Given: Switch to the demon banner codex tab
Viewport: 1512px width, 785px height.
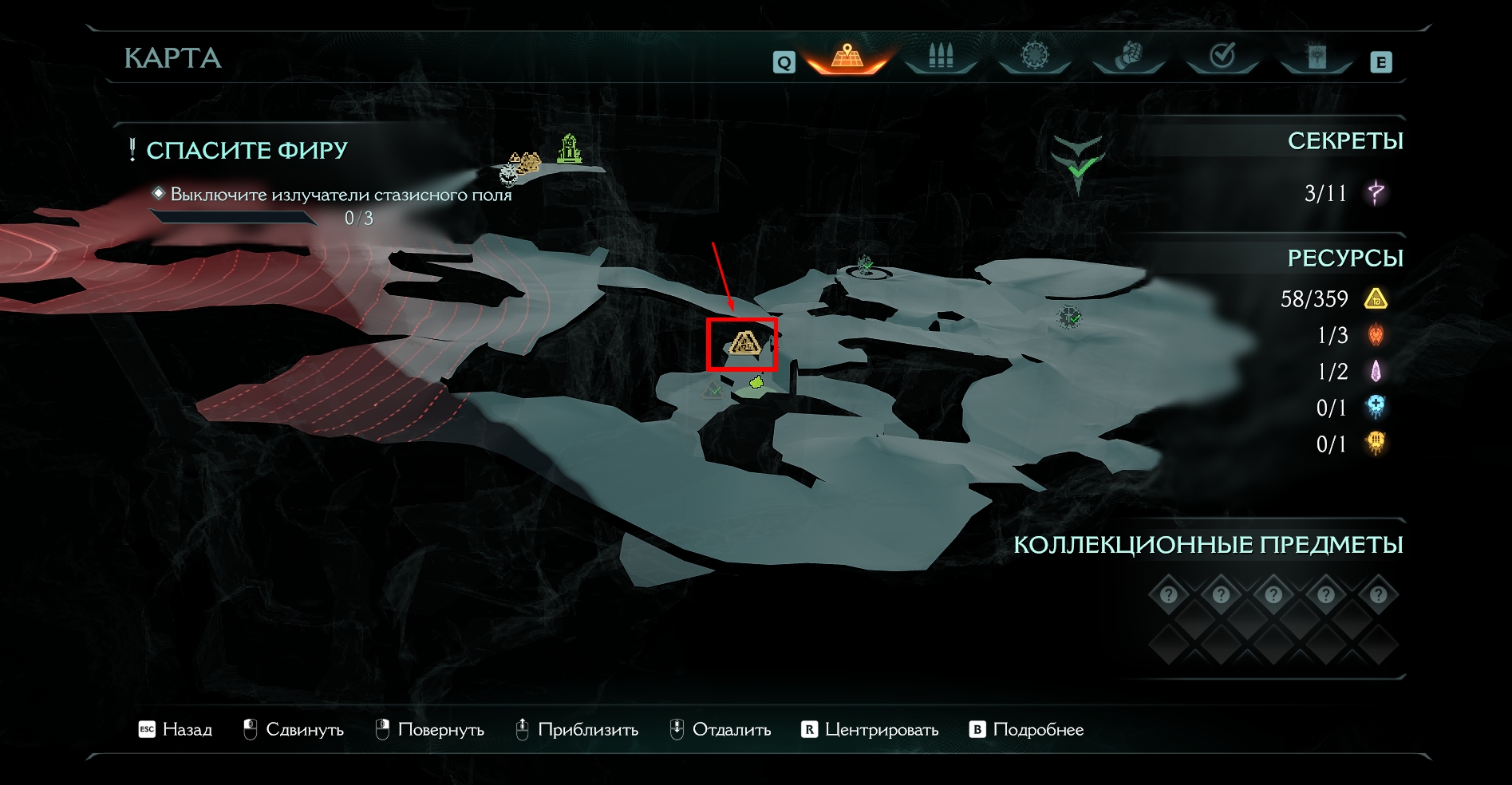Looking at the screenshot, I should 1316,57.
